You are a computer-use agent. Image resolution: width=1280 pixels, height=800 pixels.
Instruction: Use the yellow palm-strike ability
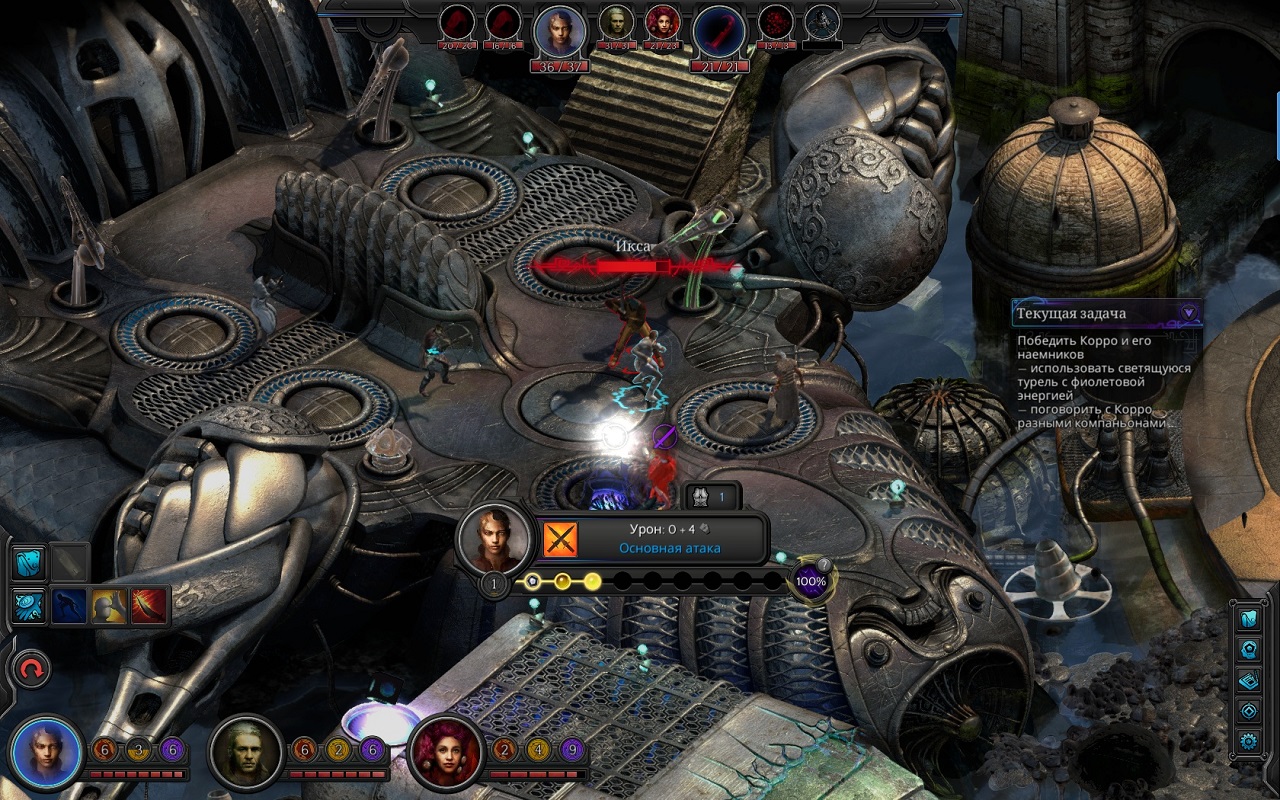[109, 605]
